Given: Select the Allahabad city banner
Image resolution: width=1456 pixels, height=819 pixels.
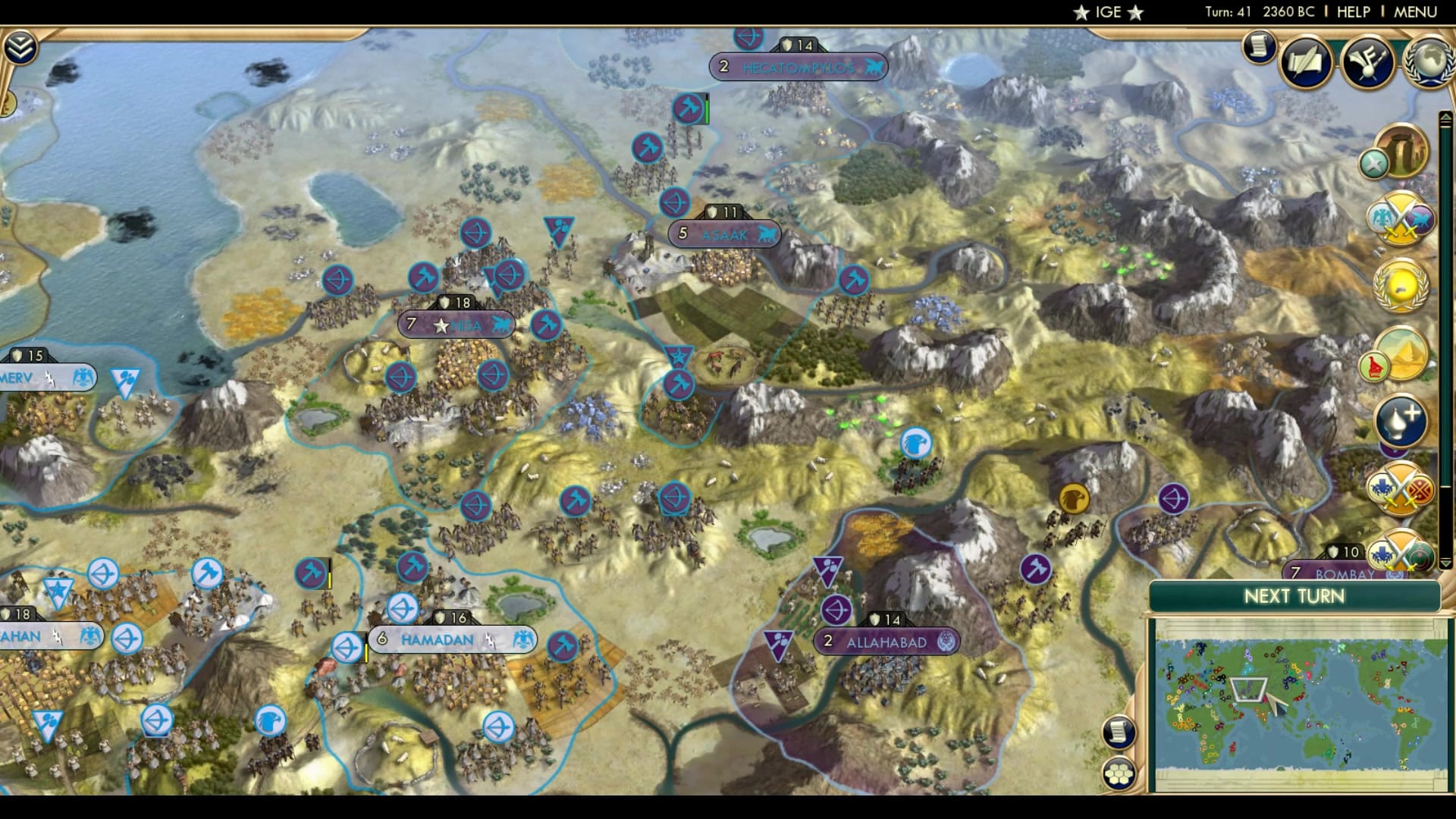Looking at the screenshot, I should tap(886, 641).
